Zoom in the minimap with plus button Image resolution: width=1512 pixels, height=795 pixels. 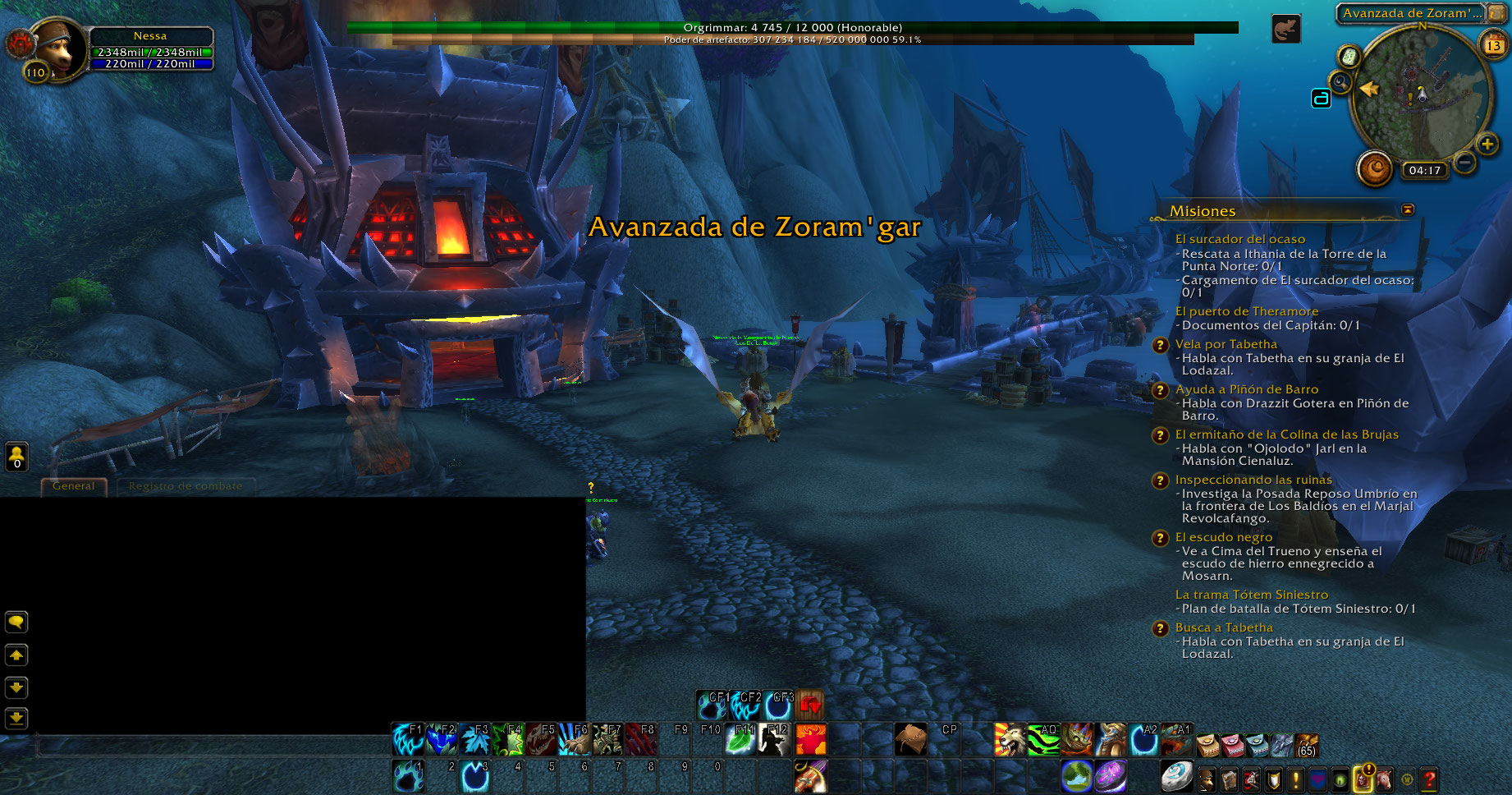pyautogui.click(x=1487, y=145)
